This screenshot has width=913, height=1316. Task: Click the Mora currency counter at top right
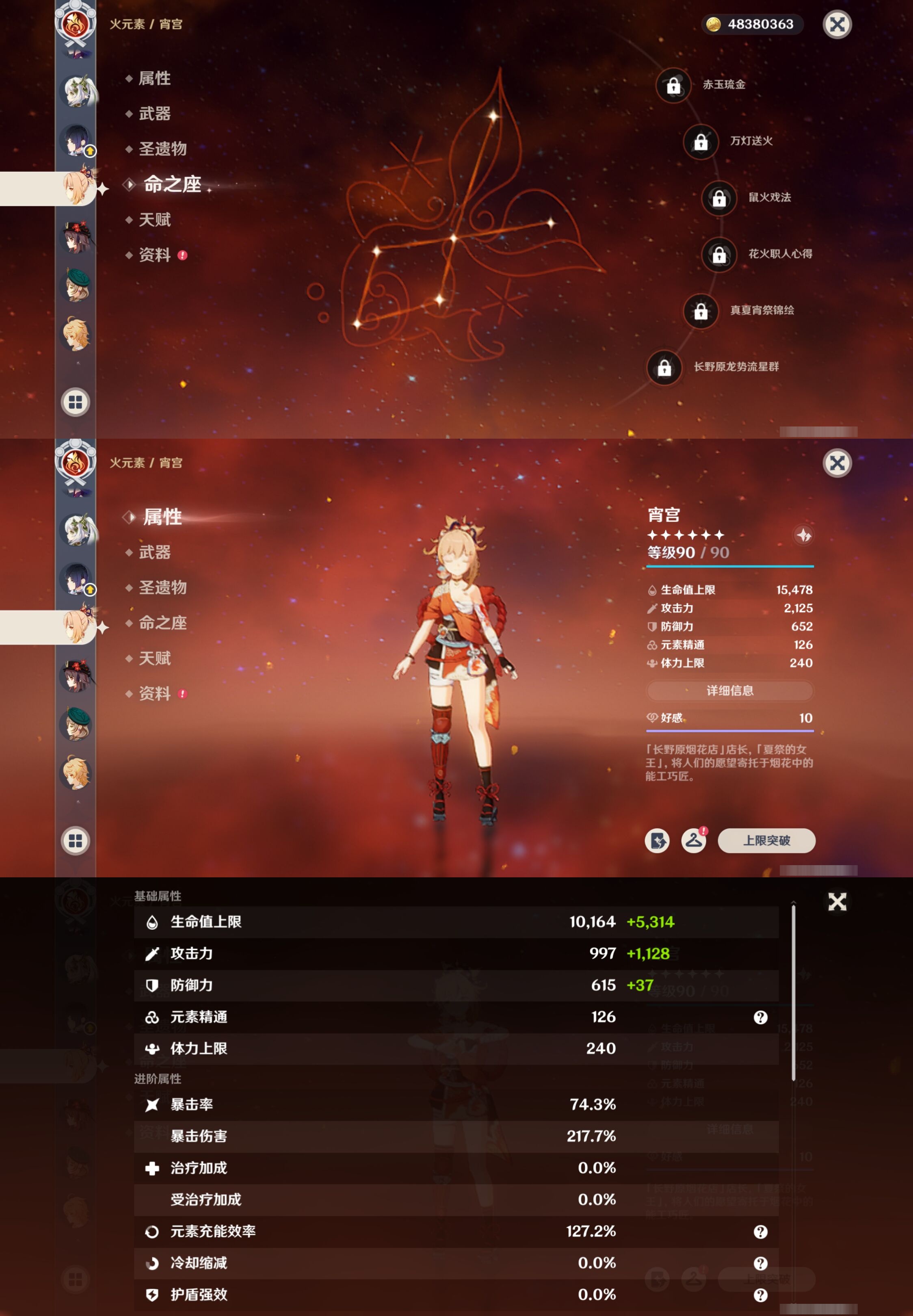(752, 24)
